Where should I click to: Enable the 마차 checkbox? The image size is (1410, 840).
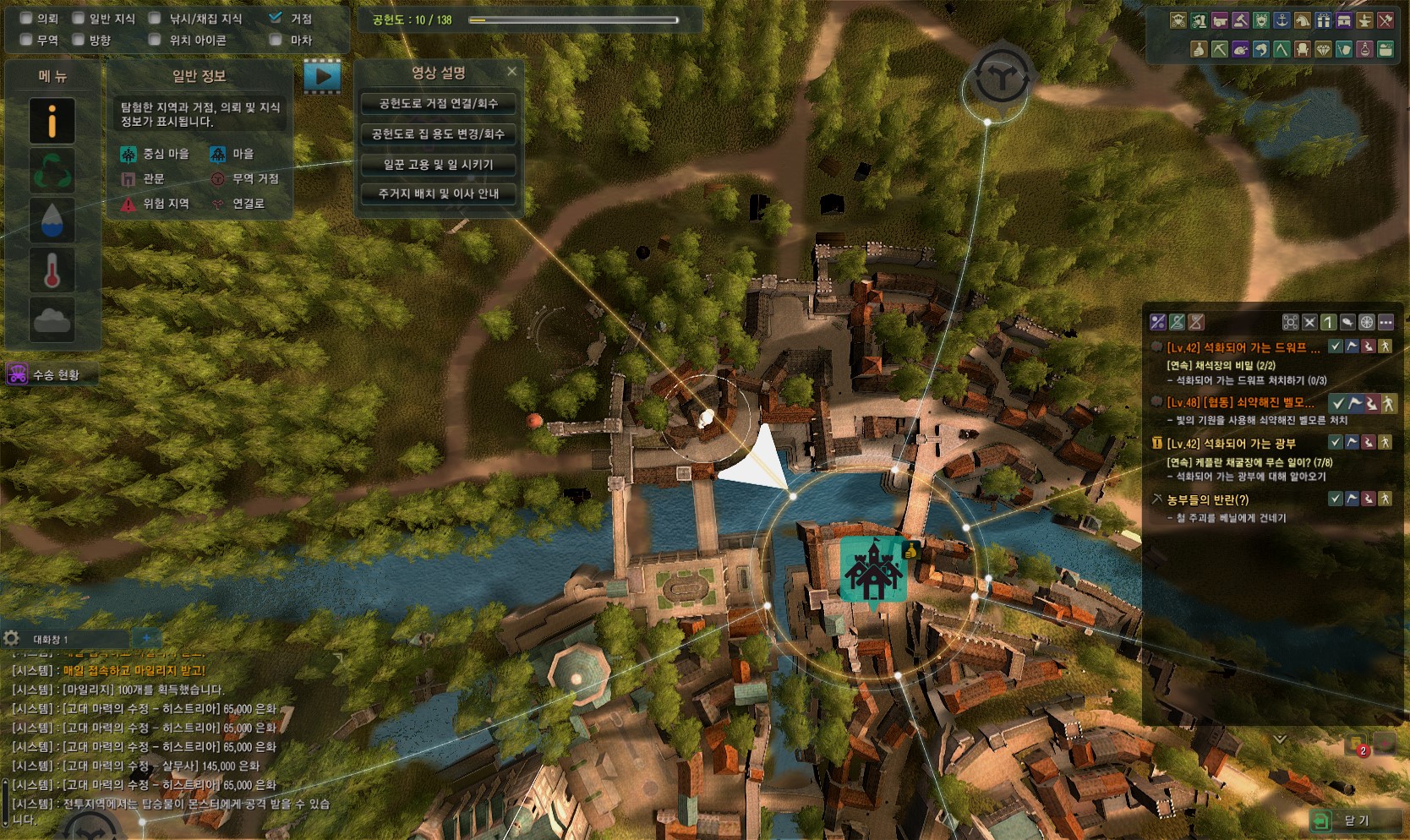pyautogui.click(x=276, y=40)
